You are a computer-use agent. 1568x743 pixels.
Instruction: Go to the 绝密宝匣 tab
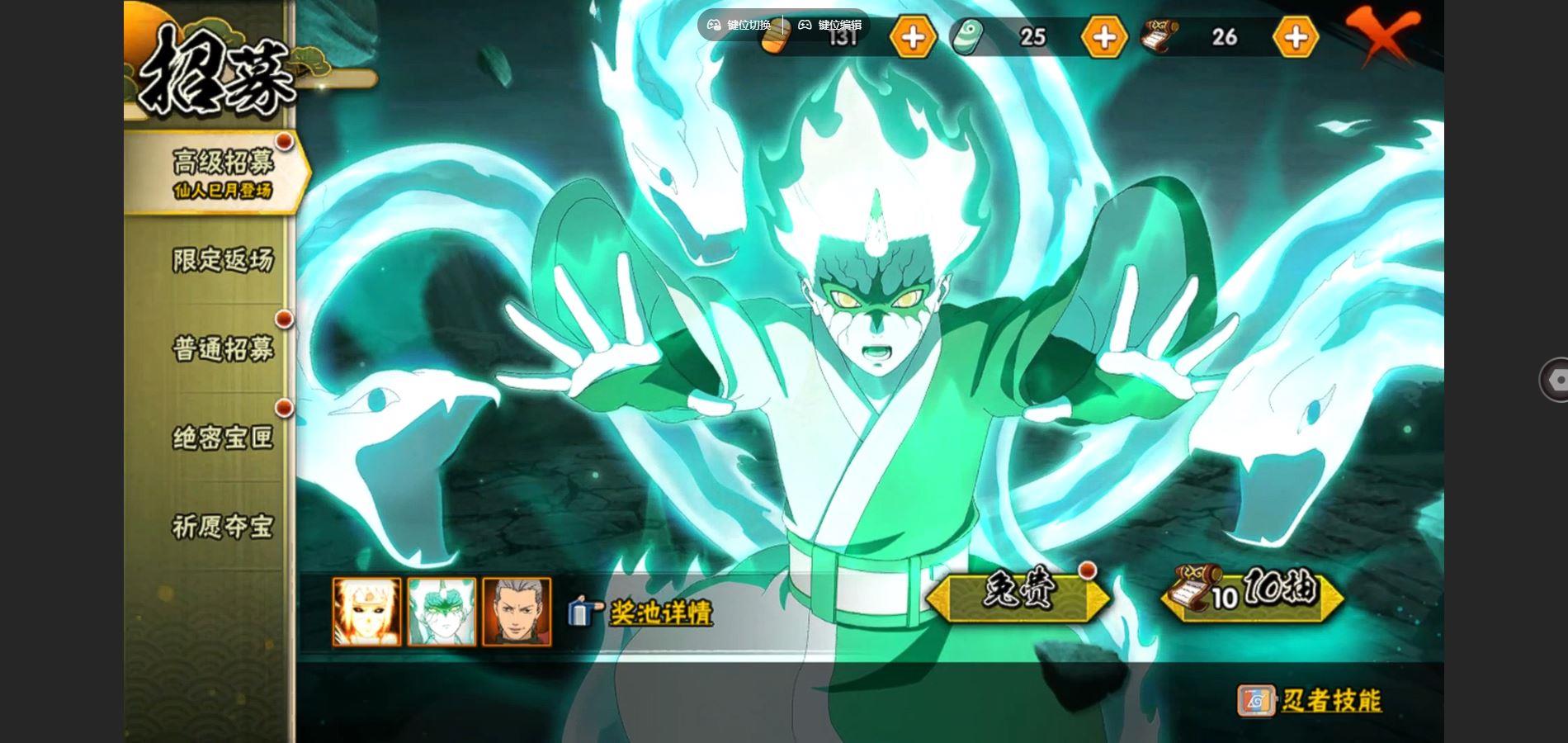(222, 438)
